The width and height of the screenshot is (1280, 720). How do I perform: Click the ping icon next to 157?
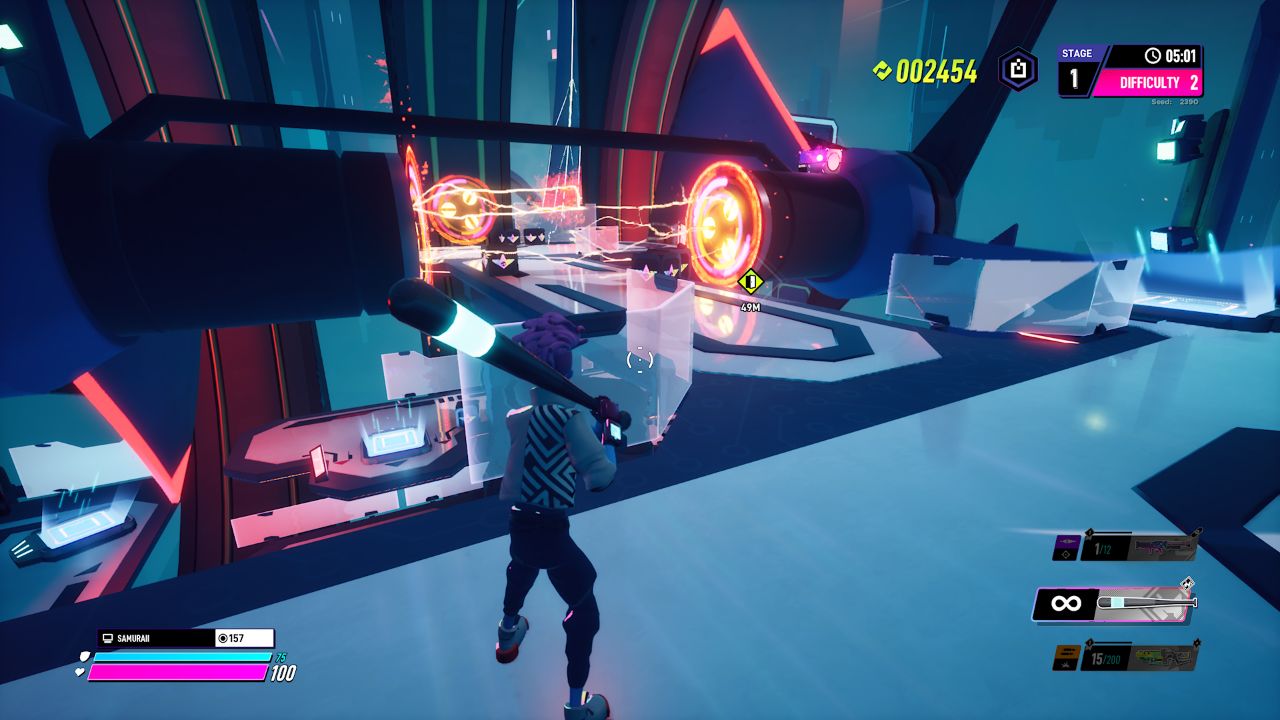point(222,638)
